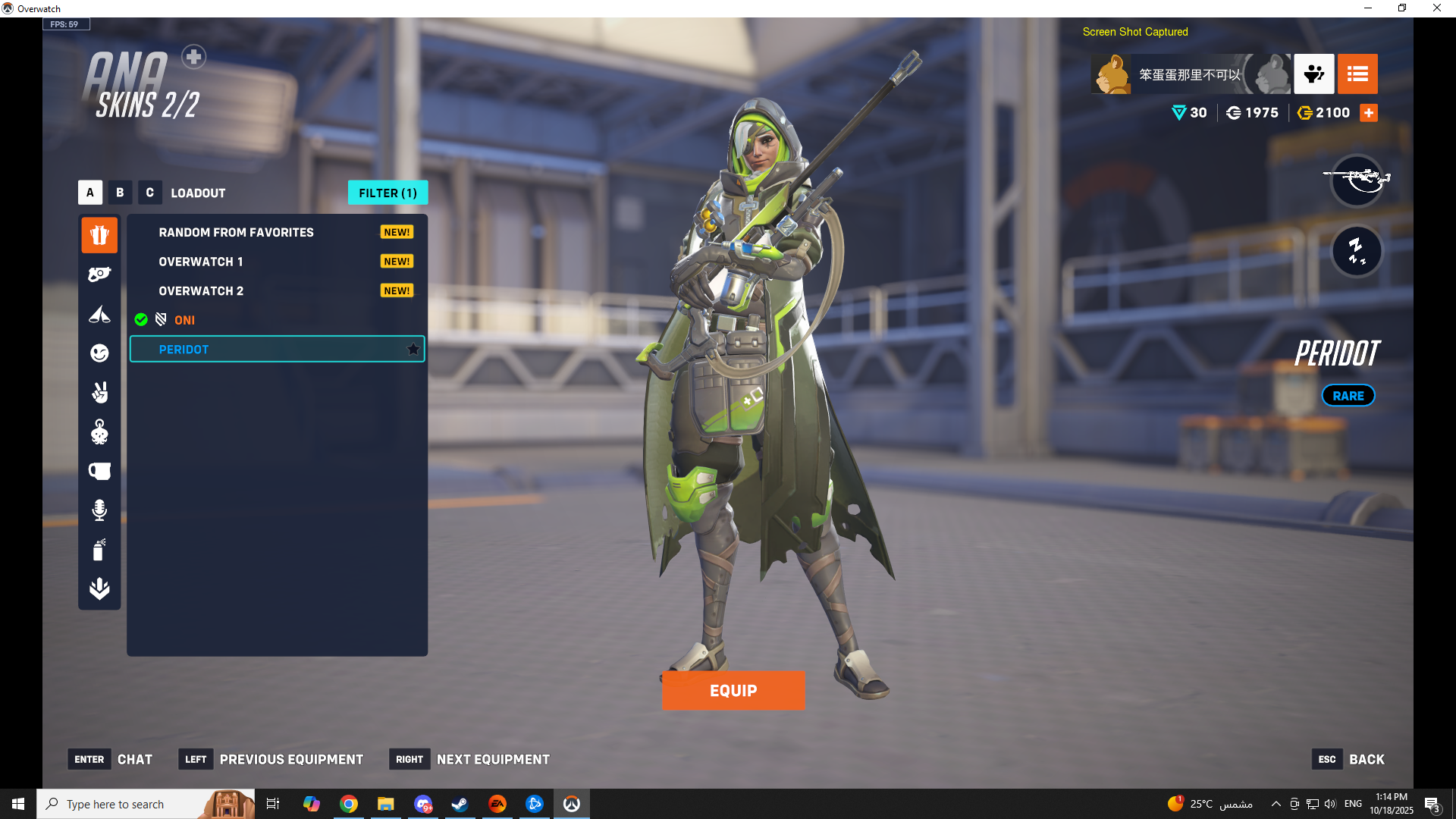1456x819 pixels.
Task: Select the equipped Oni skin
Action: 184,320
